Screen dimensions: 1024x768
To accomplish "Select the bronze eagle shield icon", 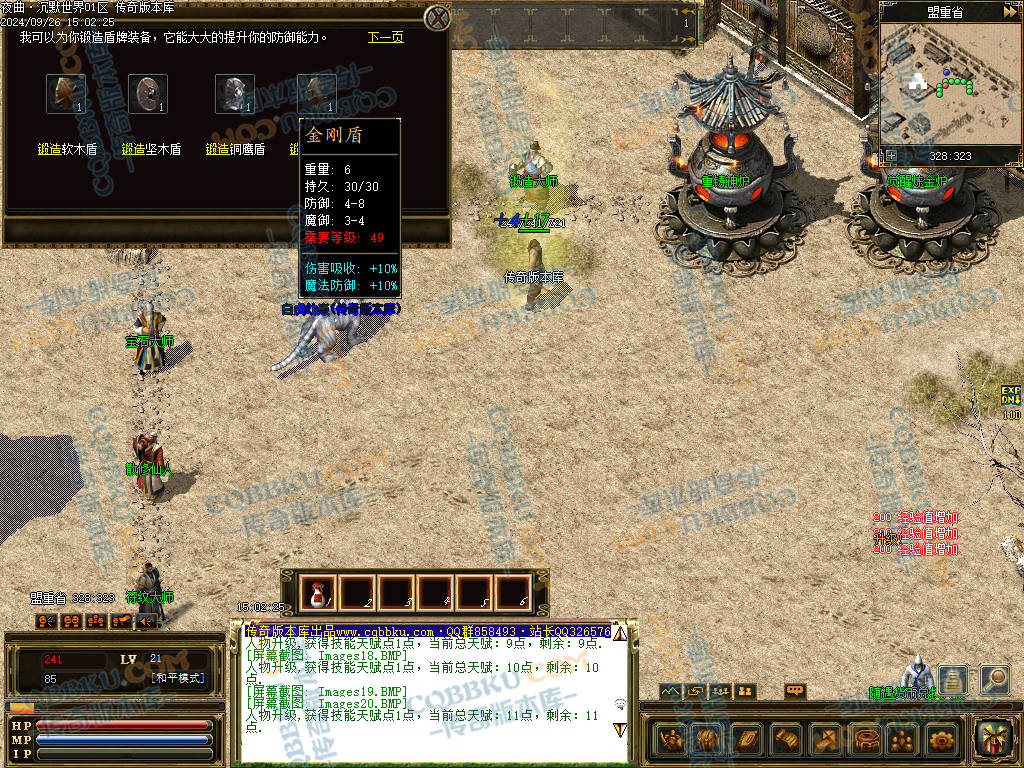I will [234, 94].
